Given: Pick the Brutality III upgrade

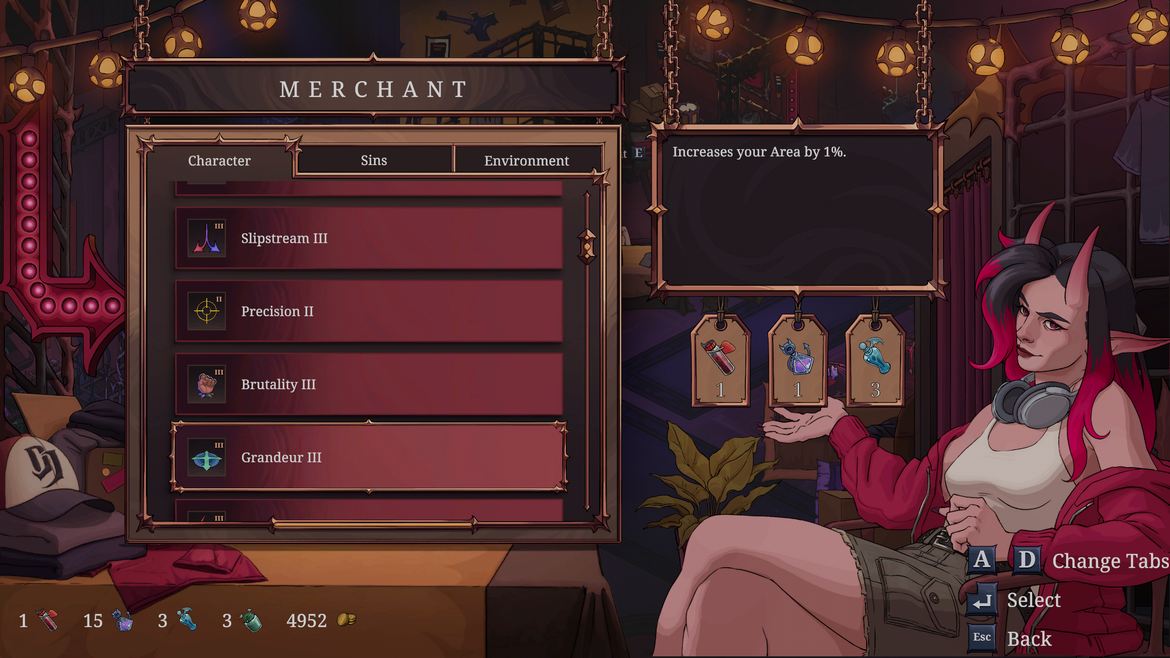Looking at the screenshot, I should (369, 384).
